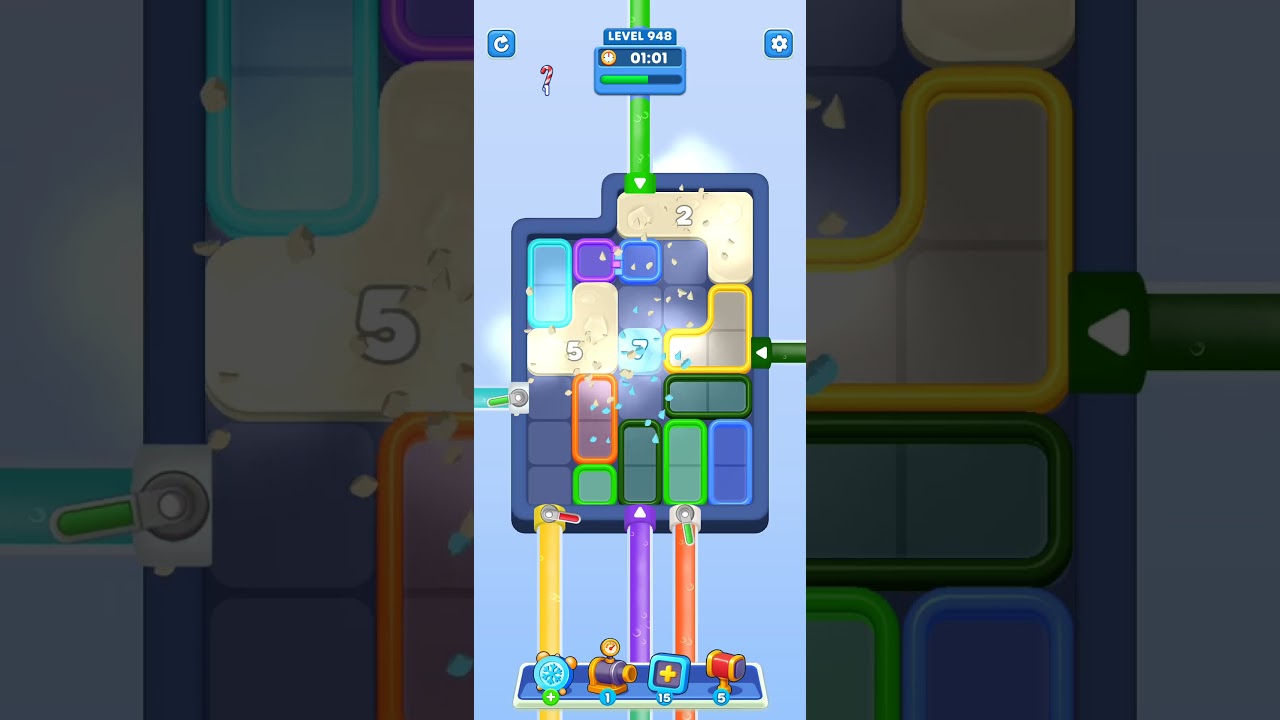Use the plus booster with 15 charges
This screenshot has width=1280, height=720.
click(668, 676)
